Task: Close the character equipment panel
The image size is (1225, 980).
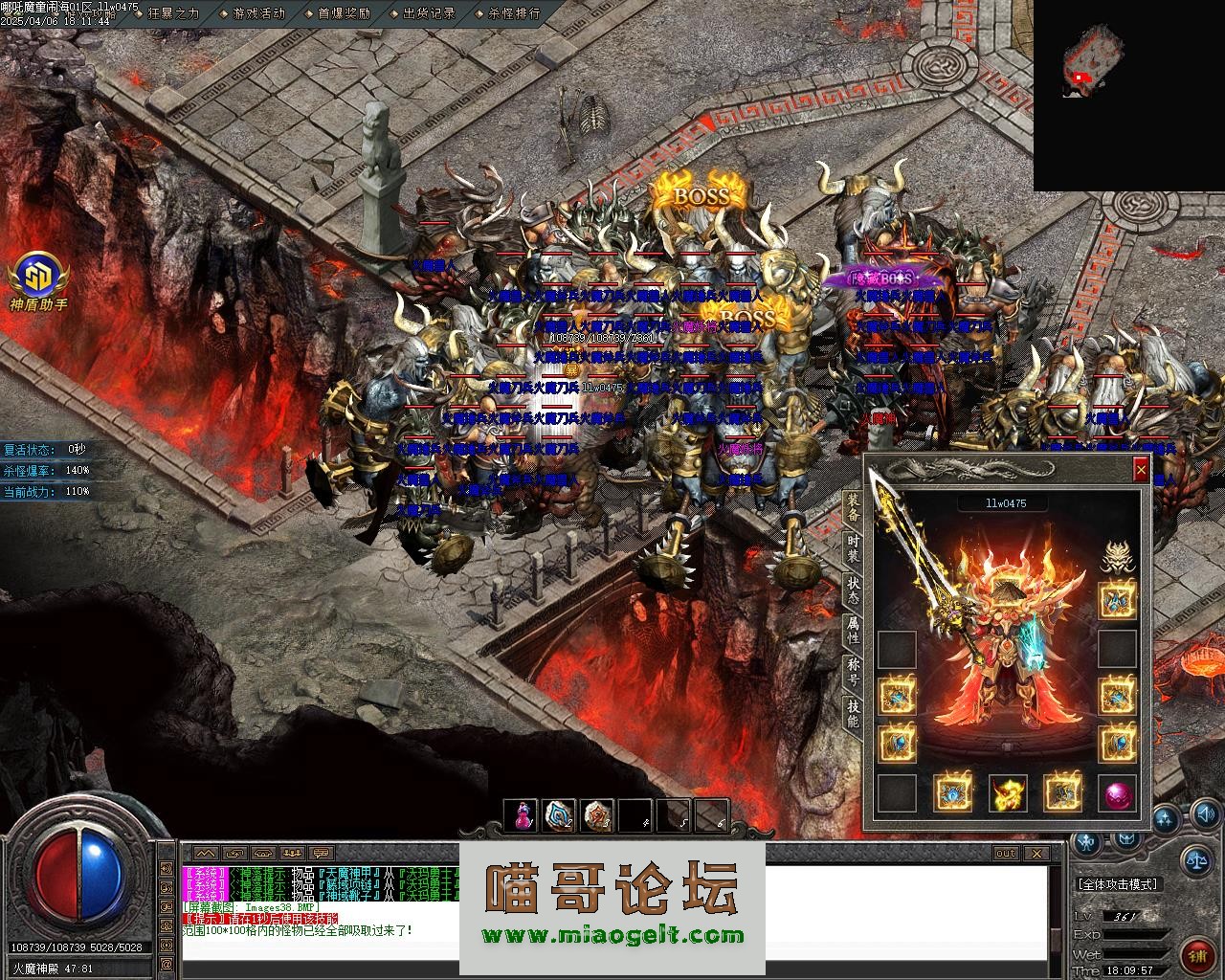Action: coord(1140,469)
